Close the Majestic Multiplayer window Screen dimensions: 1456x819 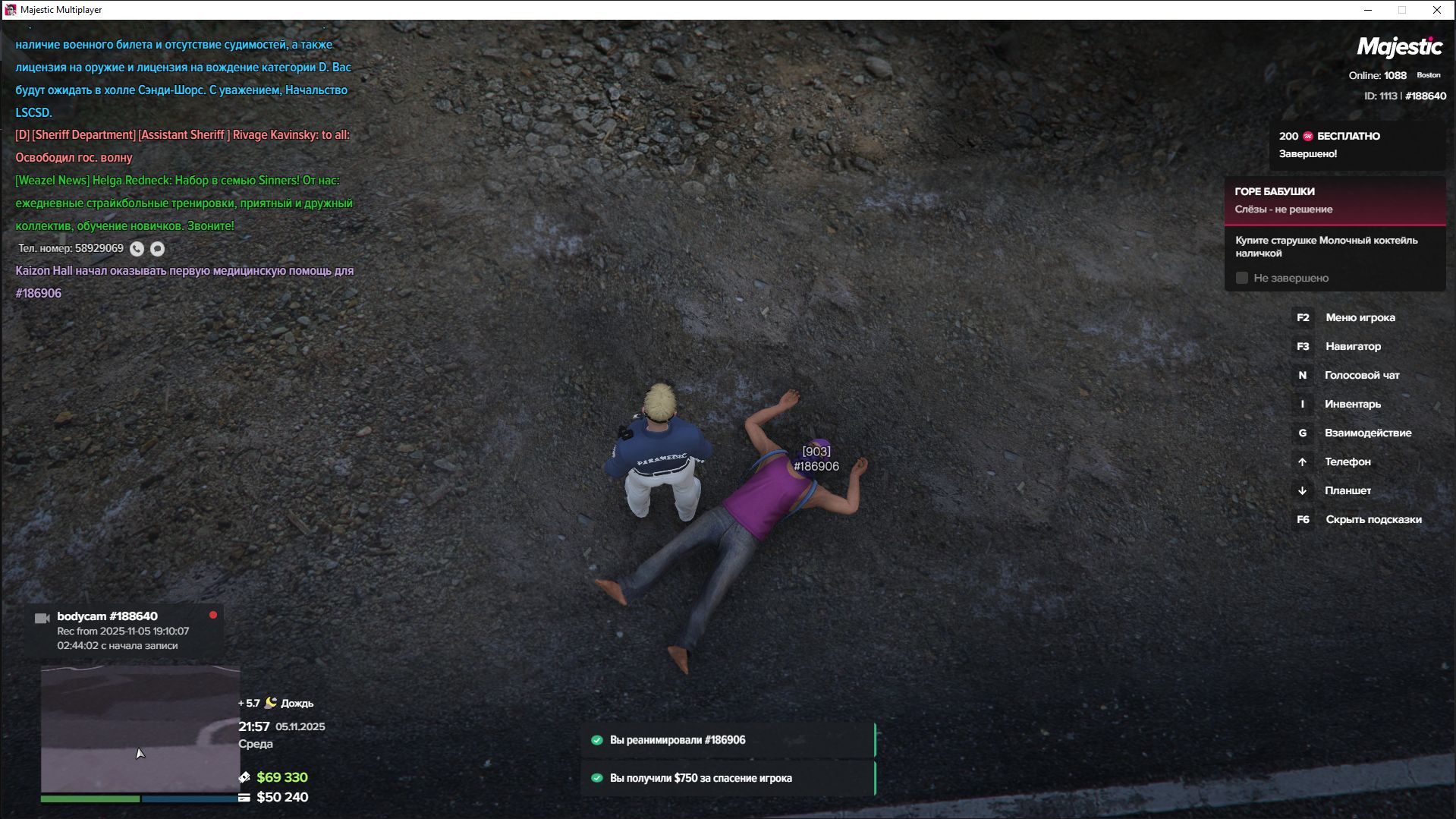(1436, 10)
